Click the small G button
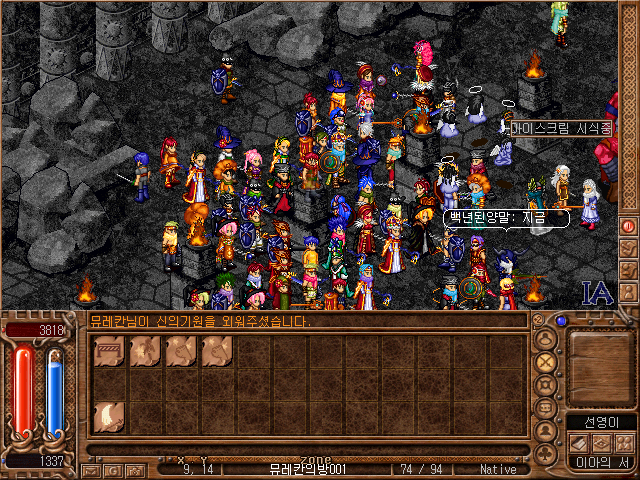 point(113,469)
